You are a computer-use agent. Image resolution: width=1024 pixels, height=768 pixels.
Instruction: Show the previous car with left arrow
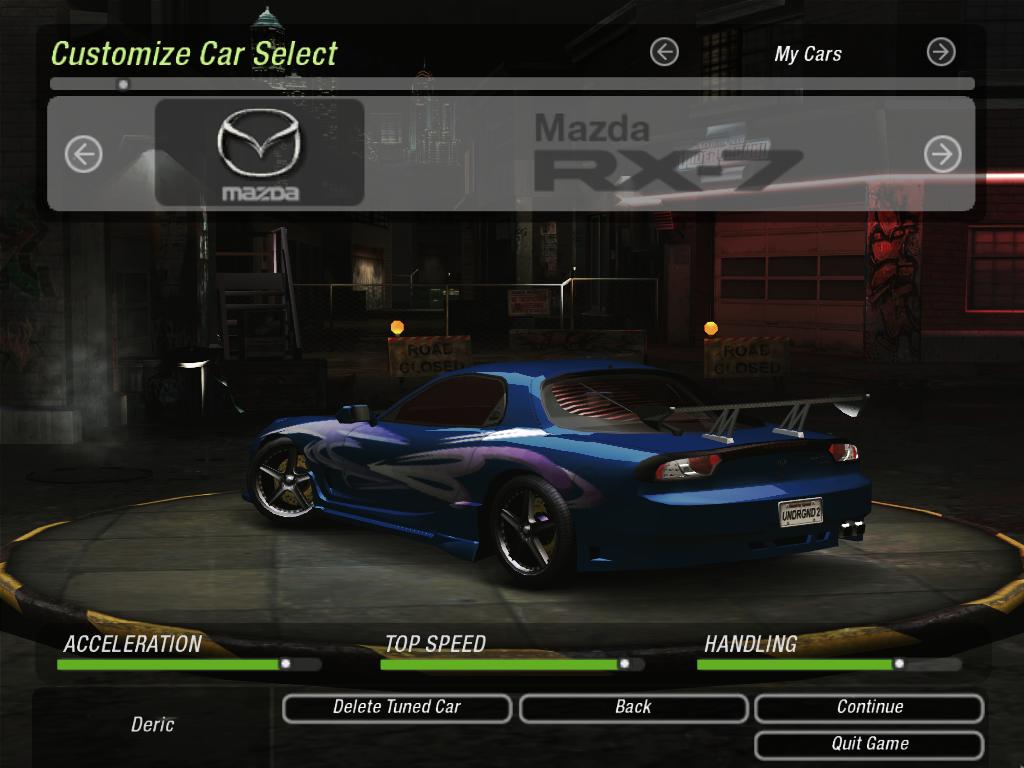click(84, 154)
